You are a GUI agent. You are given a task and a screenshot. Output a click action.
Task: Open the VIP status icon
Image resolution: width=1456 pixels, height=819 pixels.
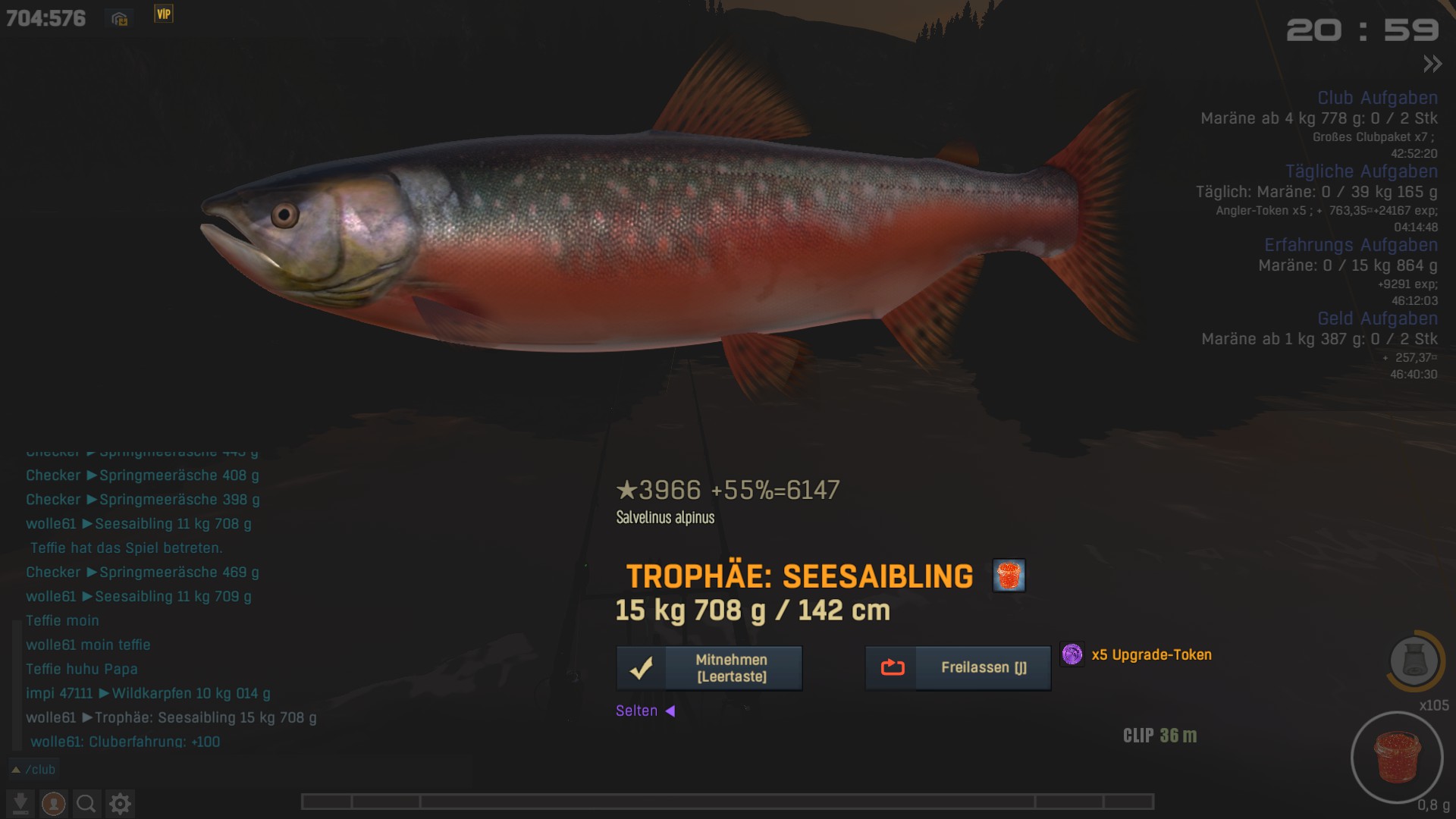click(x=164, y=14)
